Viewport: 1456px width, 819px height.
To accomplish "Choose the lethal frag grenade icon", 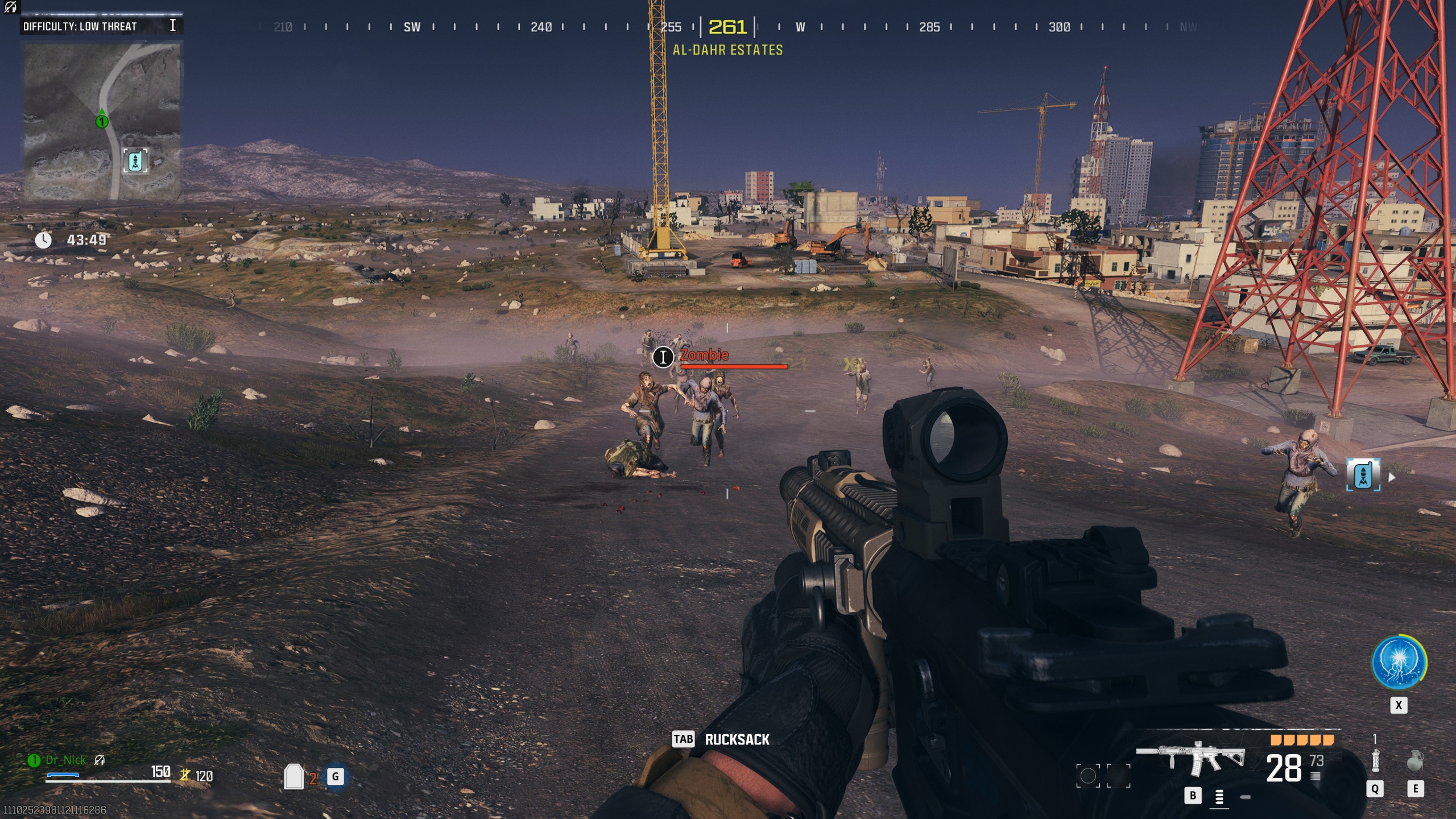I will (x=1414, y=760).
